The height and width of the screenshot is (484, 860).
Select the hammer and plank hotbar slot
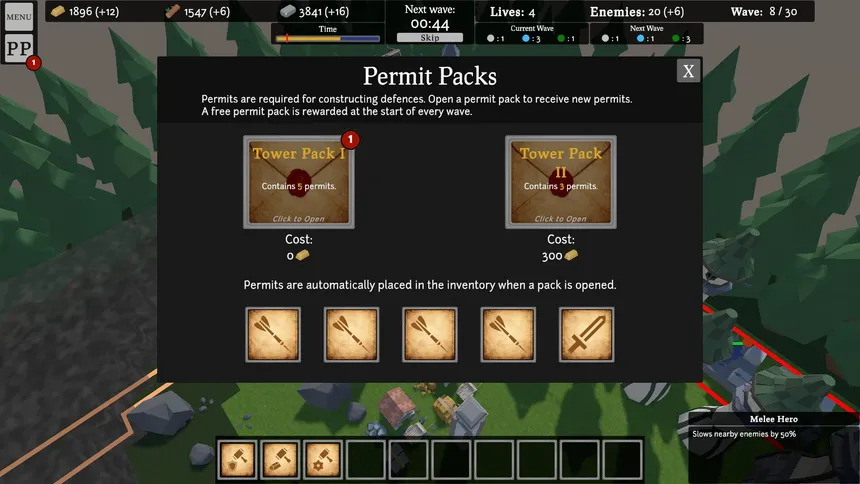(x=280, y=459)
